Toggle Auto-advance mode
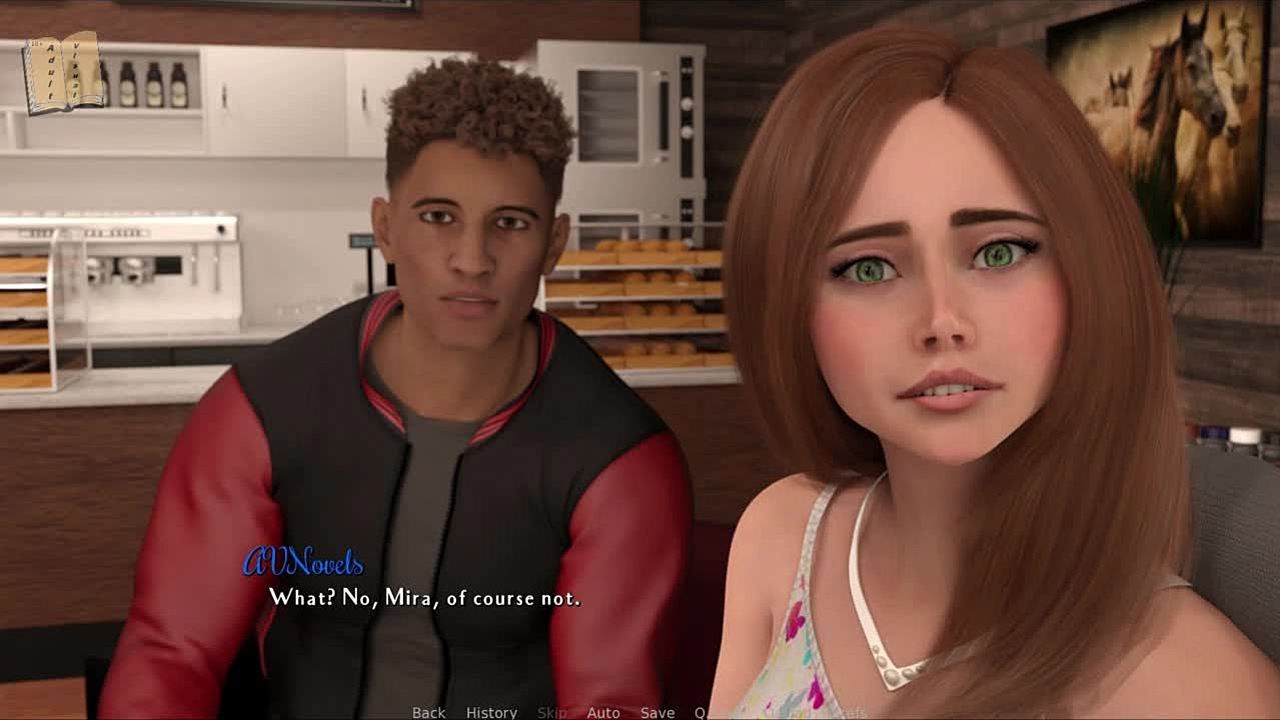1280x720 pixels. [x=603, y=712]
